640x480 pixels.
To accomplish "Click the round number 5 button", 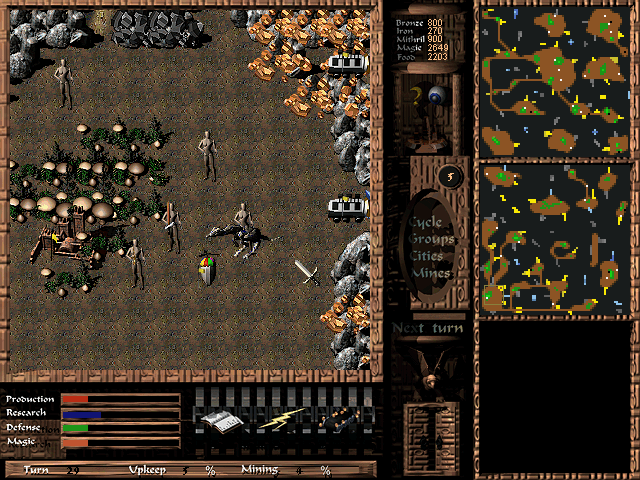I will point(450,176).
